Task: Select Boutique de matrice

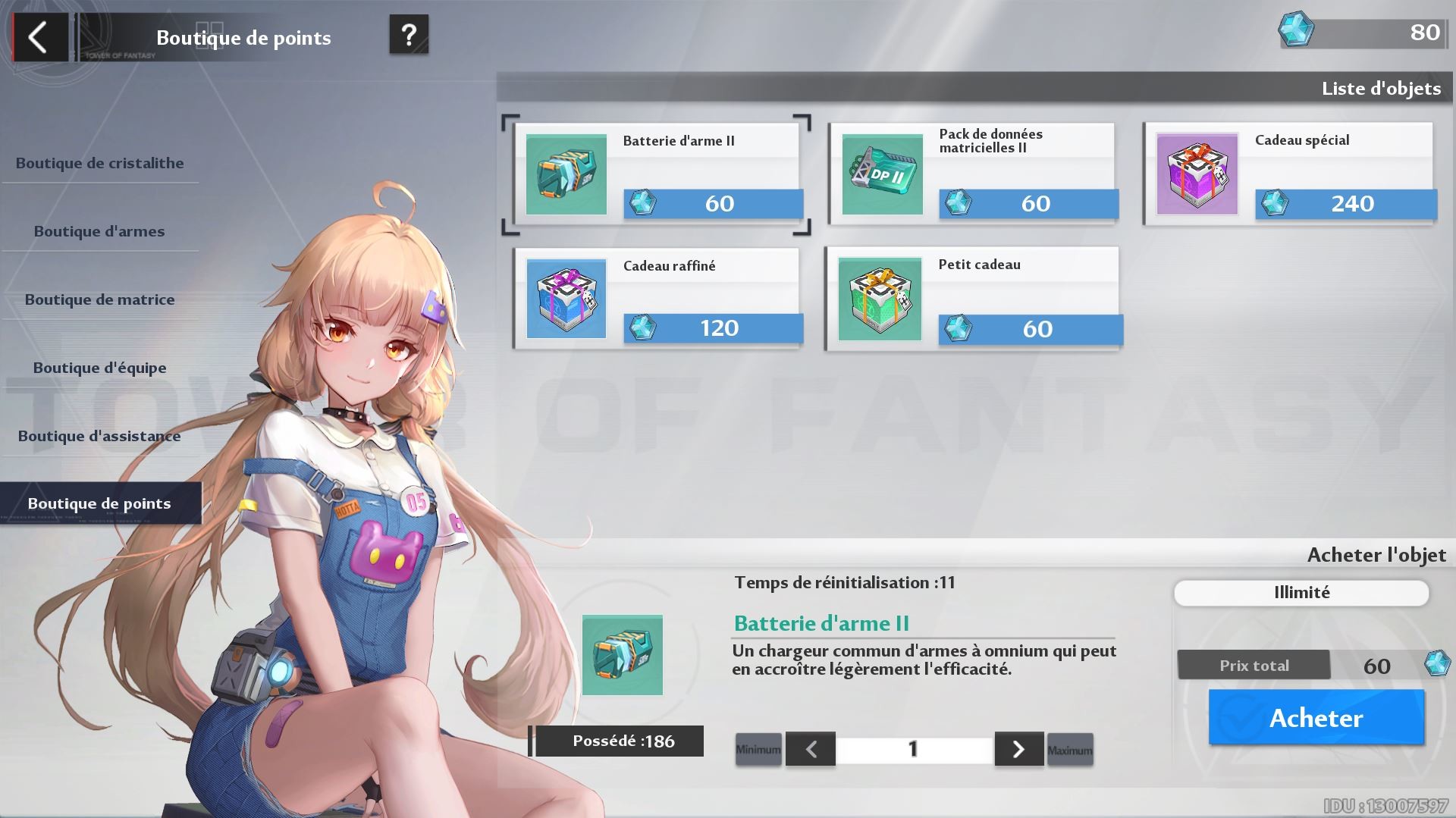Action: (x=99, y=299)
